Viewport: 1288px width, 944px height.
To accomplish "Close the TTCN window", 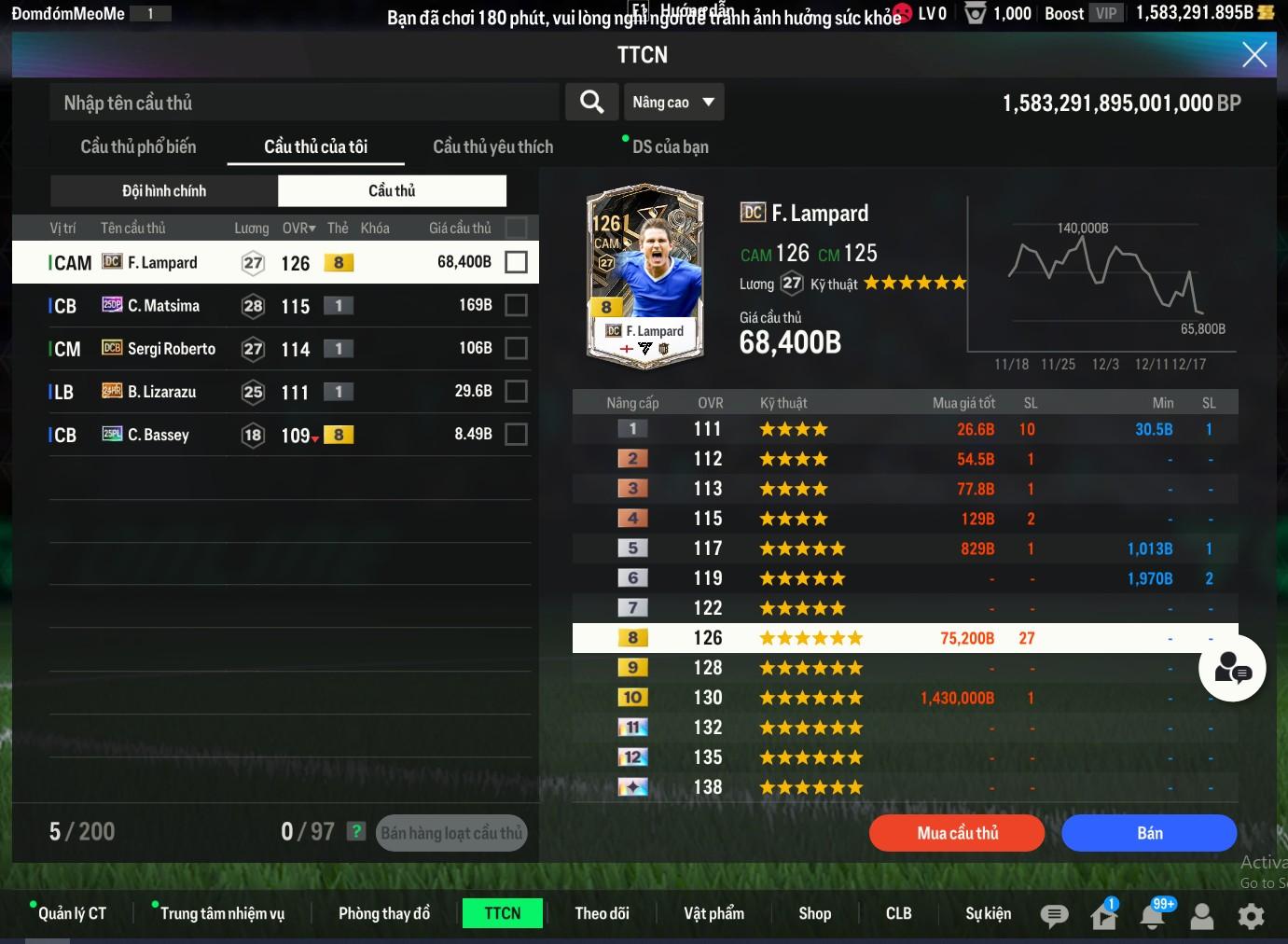I will (1254, 55).
